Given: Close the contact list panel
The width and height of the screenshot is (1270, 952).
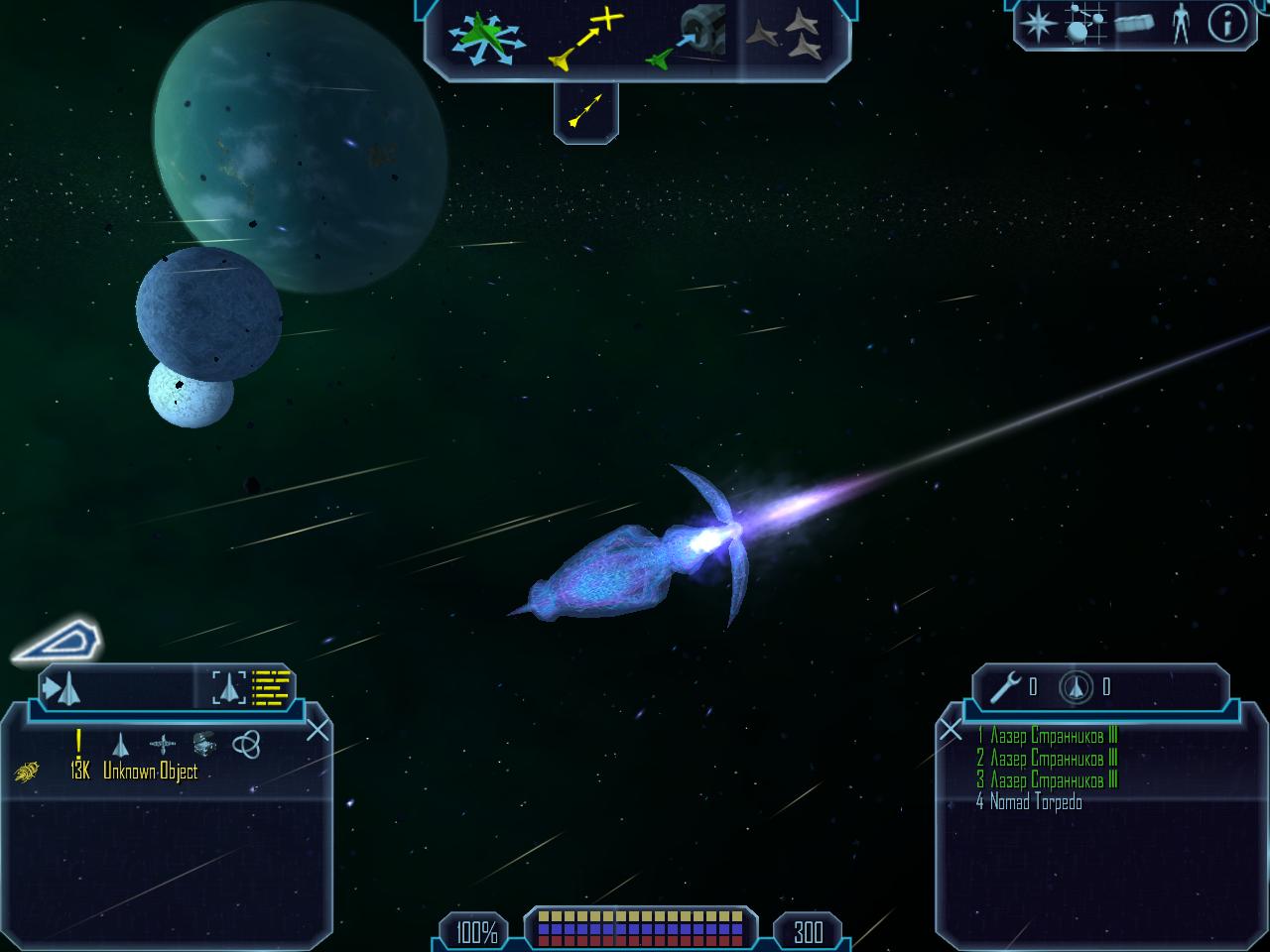Looking at the screenshot, I should tap(317, 731).
